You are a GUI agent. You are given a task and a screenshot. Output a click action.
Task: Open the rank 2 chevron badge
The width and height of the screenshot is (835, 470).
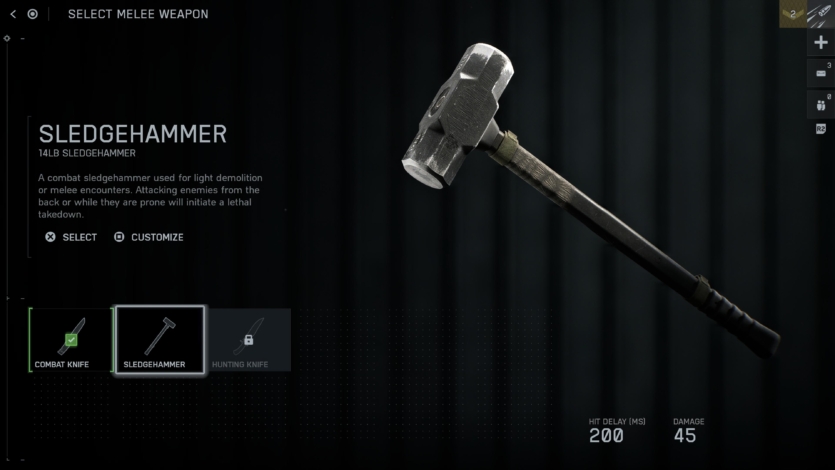[793, 14]
